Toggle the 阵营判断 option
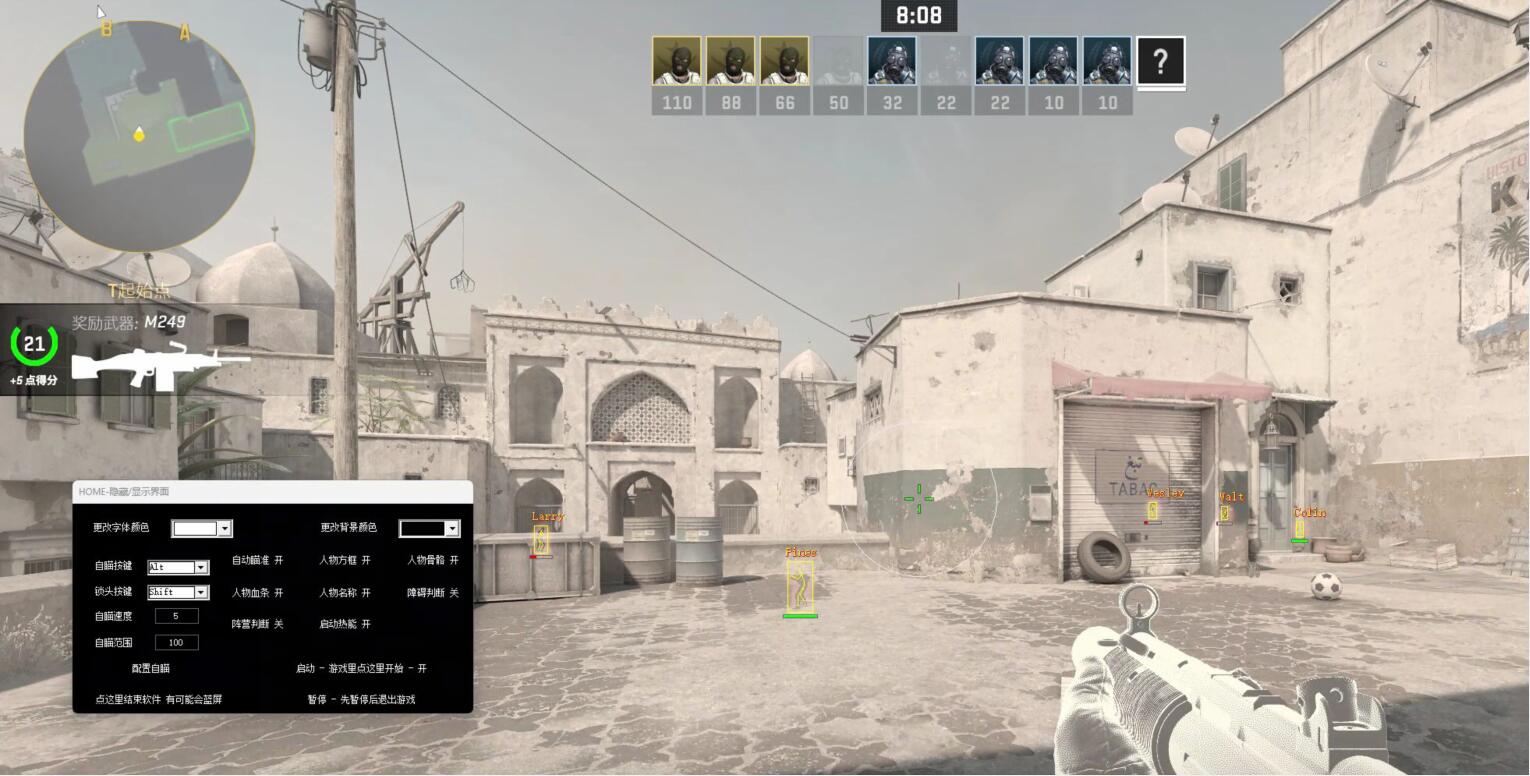Viewport: 1530px width, 776px height. tap(257, 624)
